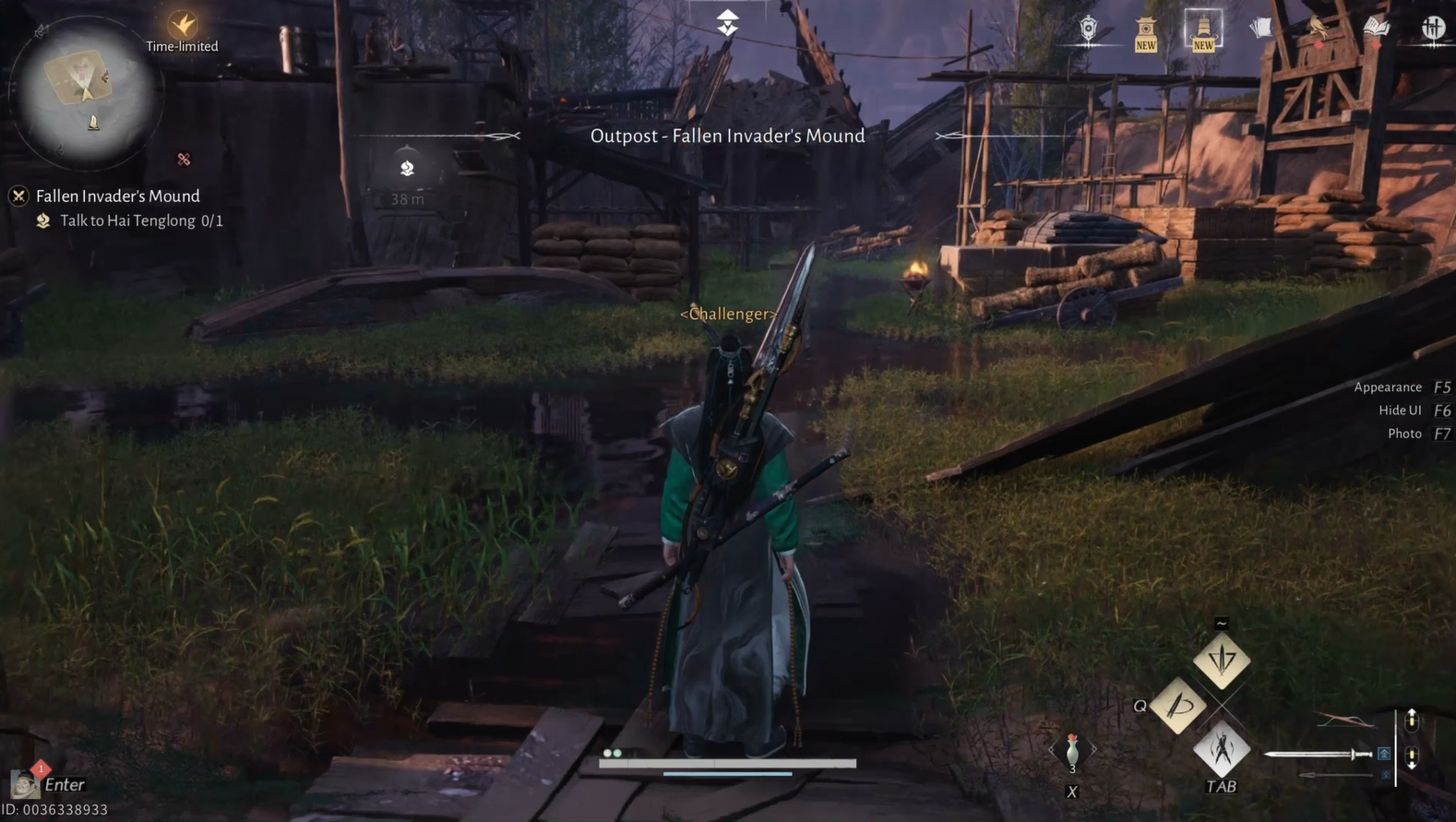1456x822 pixels.
Task: Open the pagoda feature marked NEW
Action: tap(1146, 28)
